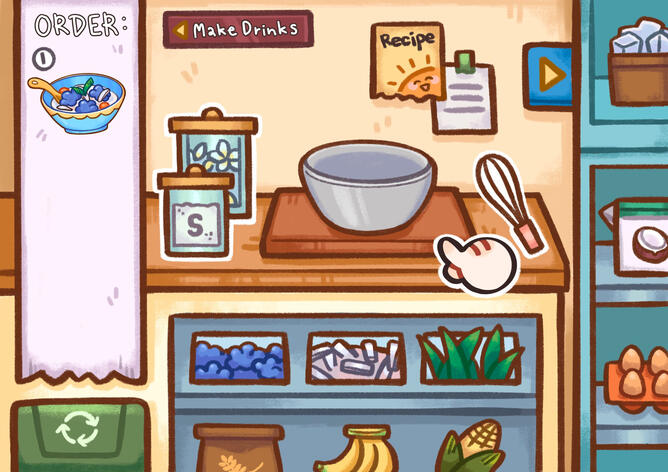The image size is (668, 472).
Task: Open the Recipe note
Action: tap(410, 62)
